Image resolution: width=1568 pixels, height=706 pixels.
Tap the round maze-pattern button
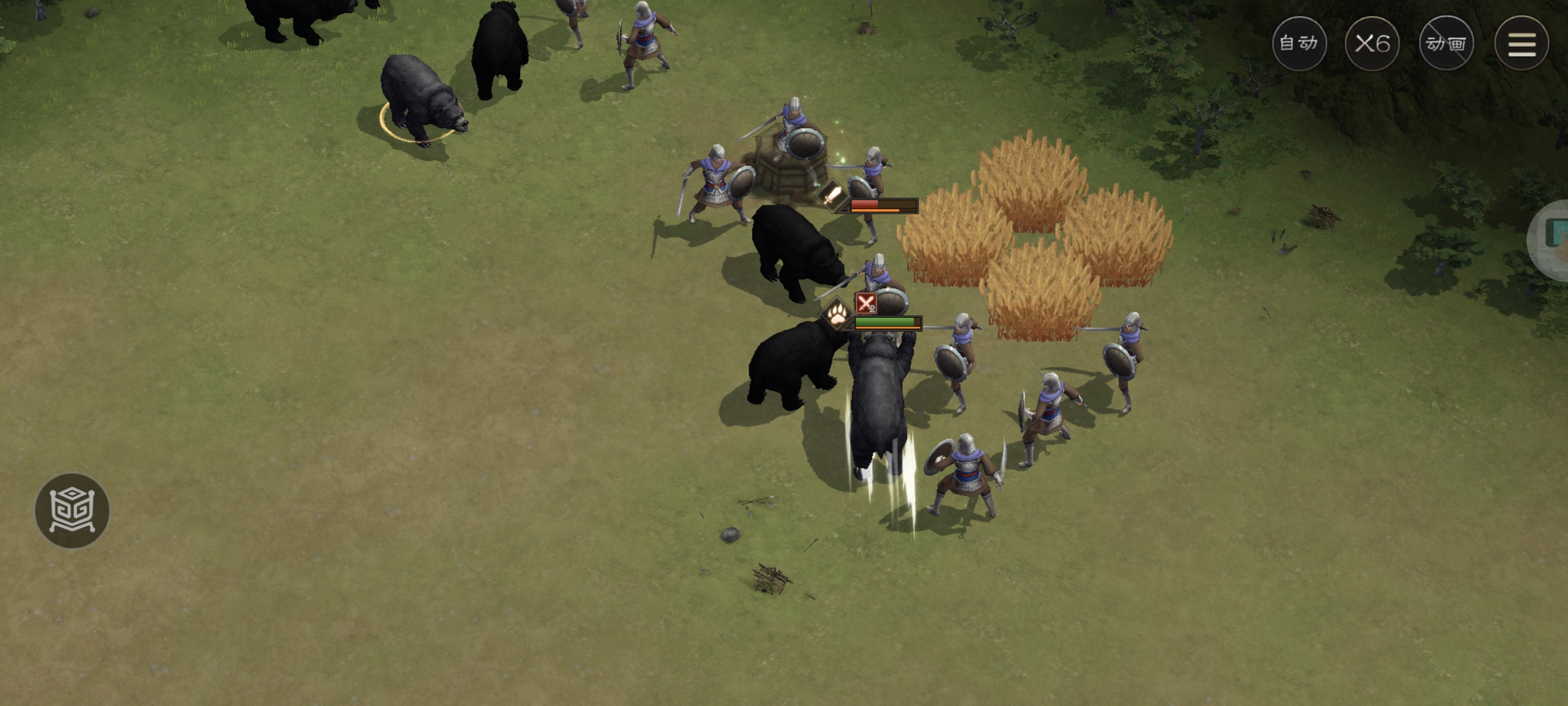pos(72,511)
